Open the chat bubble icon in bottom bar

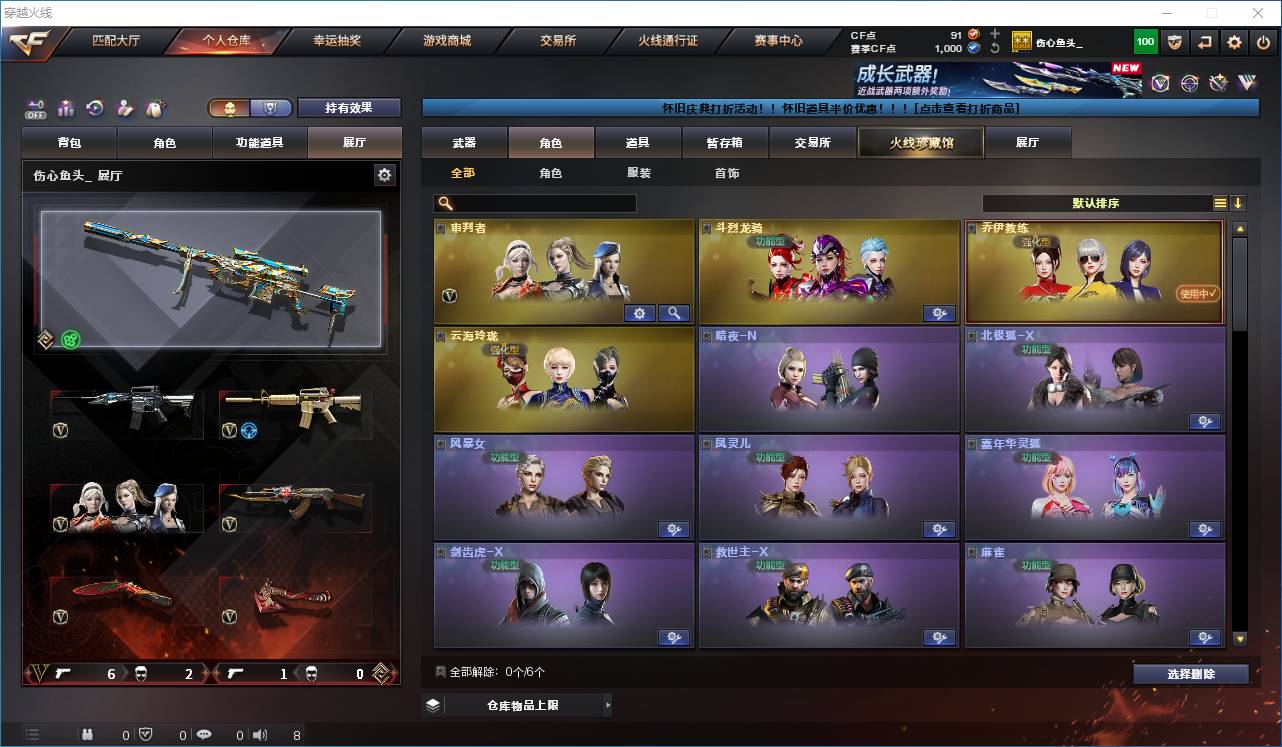[x=203, y=735]
